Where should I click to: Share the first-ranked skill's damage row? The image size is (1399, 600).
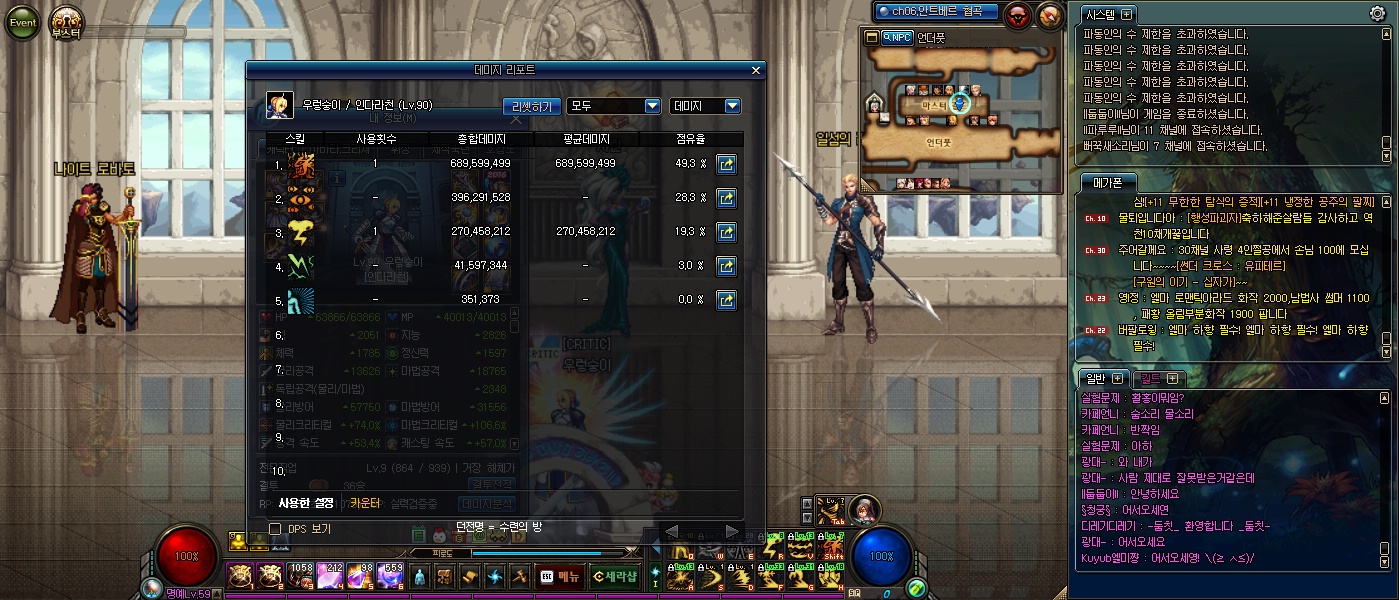727,163
